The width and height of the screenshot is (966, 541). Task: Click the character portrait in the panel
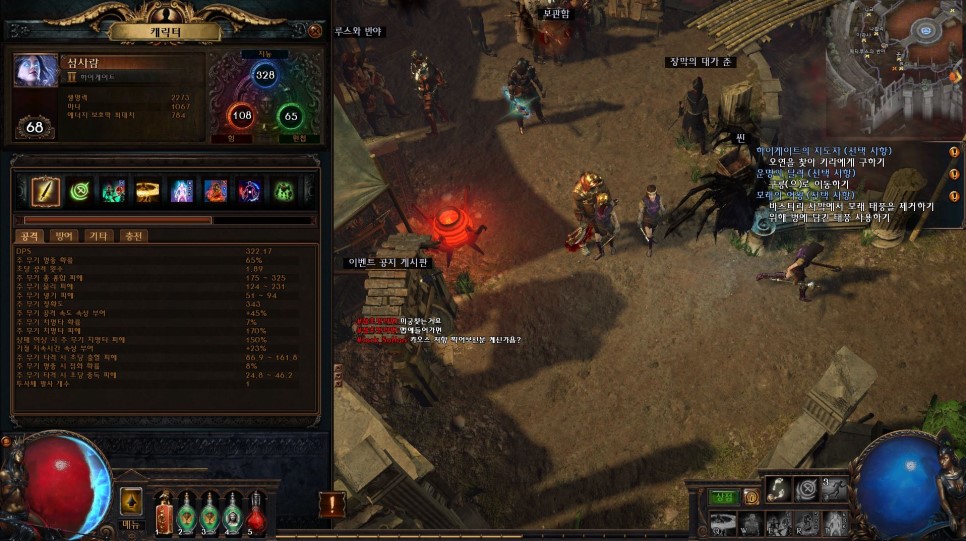[x=35, y=72]
